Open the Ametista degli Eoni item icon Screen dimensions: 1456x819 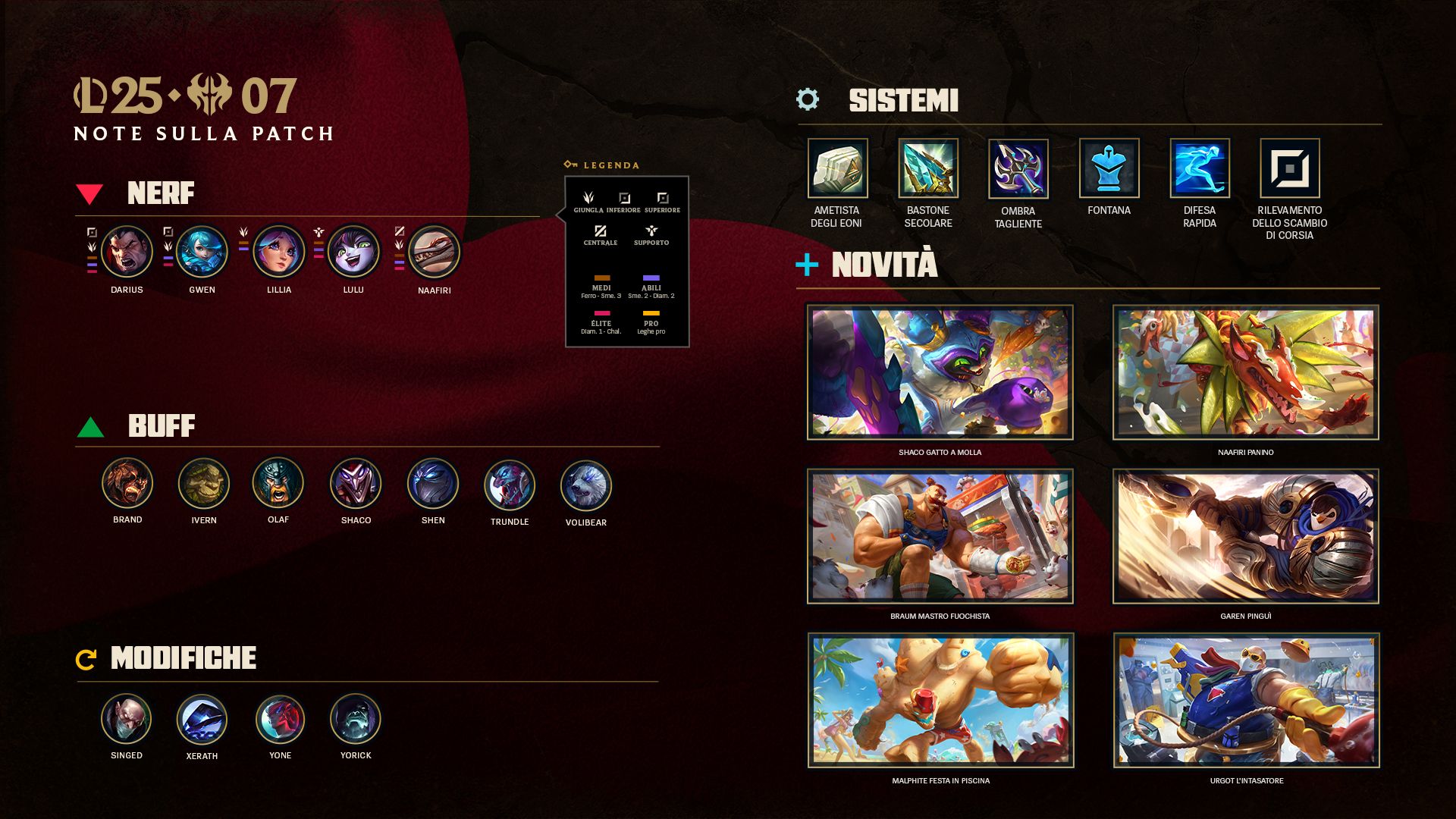[837, 168]
